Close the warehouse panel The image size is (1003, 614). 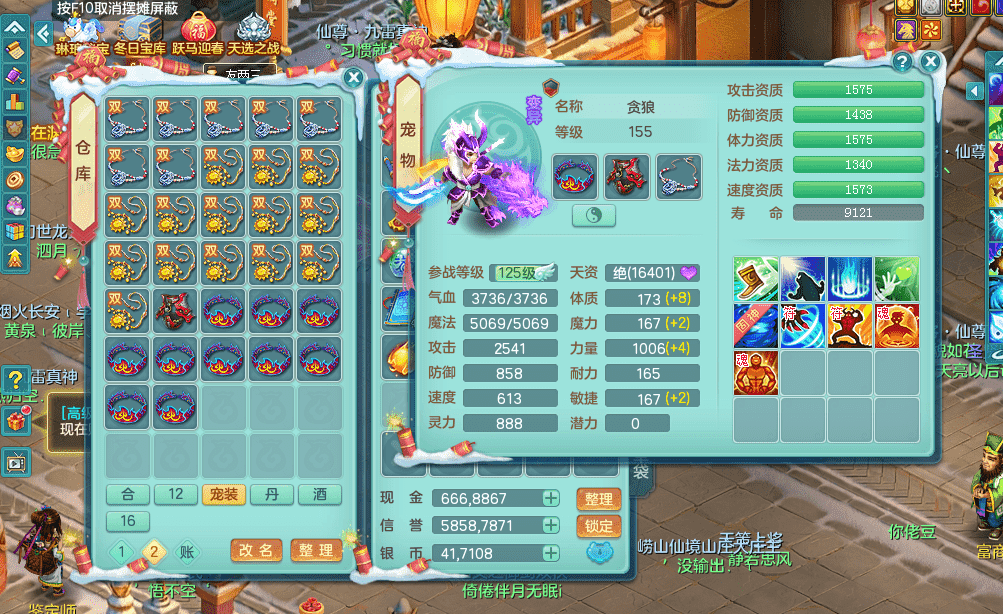click(x=353, y=78)
